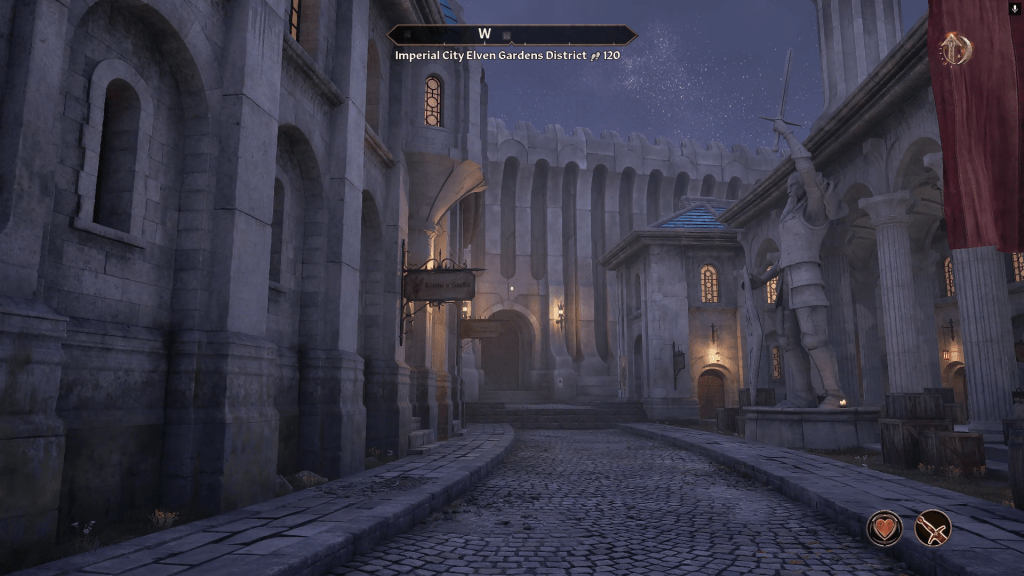Click the arrow-and-crescent active effect icon
The width and height of the screenshot is (1024, 576).
pyautogui.click(x=955, y=49)
